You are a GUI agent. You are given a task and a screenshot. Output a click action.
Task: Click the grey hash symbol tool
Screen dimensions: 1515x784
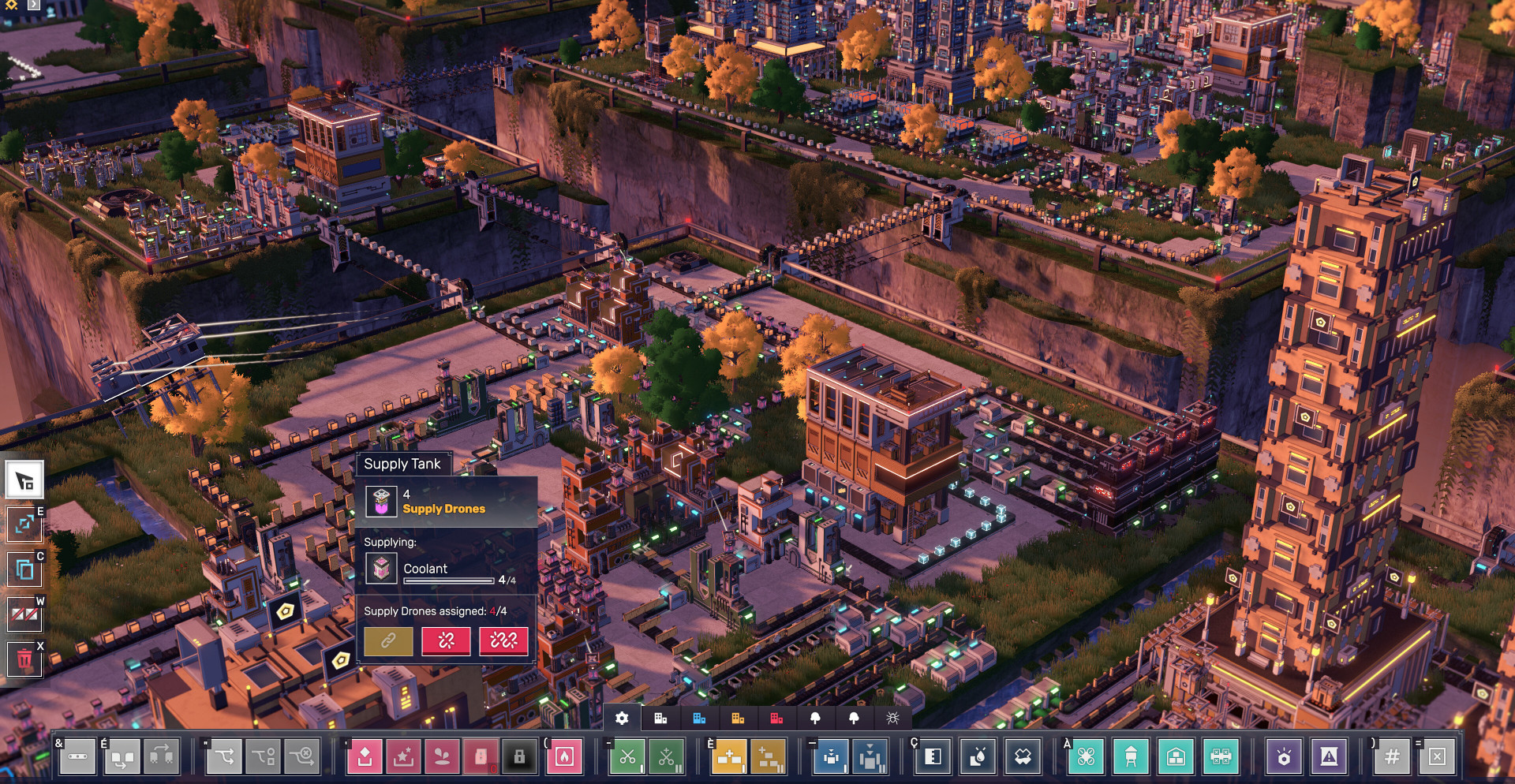tap(1392, 757)
